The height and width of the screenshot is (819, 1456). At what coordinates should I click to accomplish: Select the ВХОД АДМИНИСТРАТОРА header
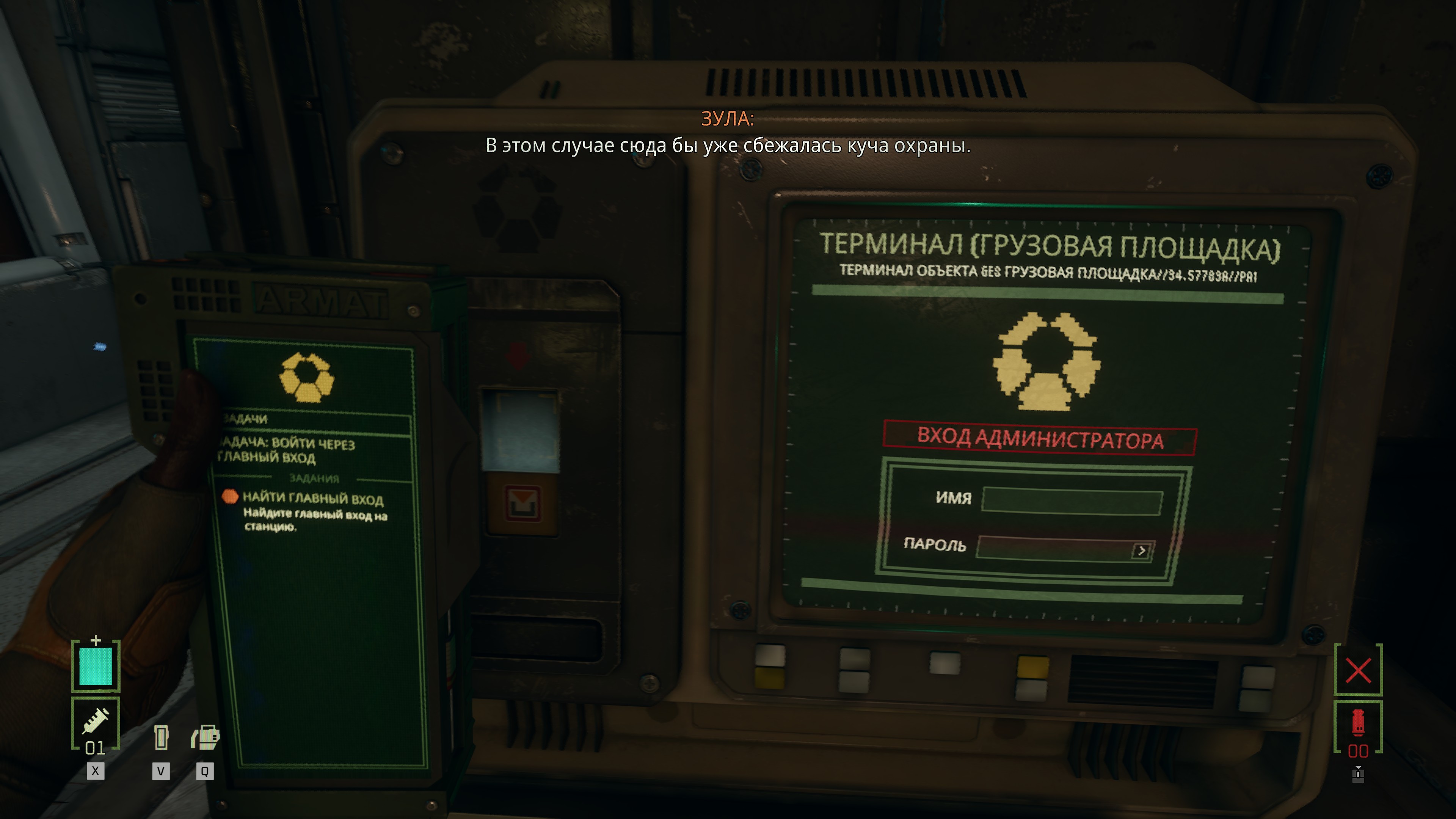tap(1039, 439)
